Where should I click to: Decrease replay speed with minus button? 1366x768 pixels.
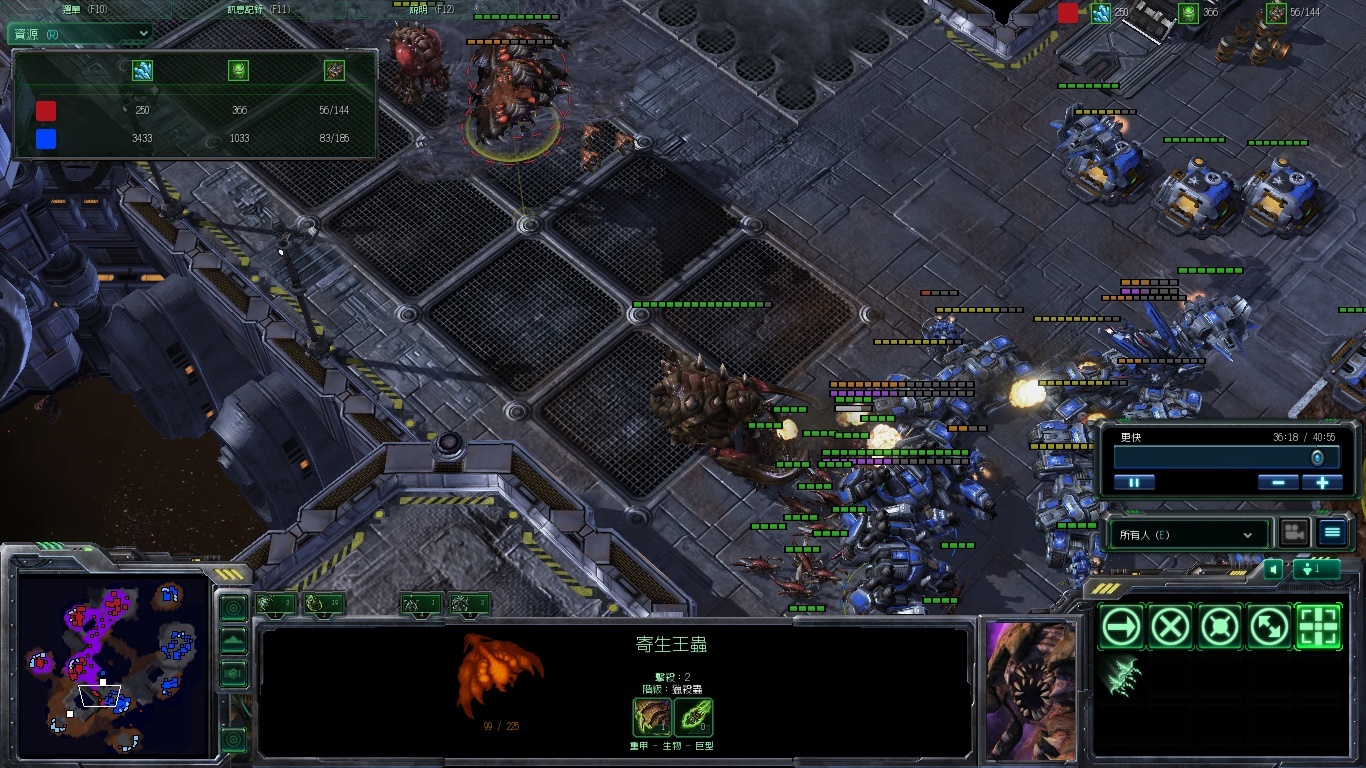click(1278, 482)
